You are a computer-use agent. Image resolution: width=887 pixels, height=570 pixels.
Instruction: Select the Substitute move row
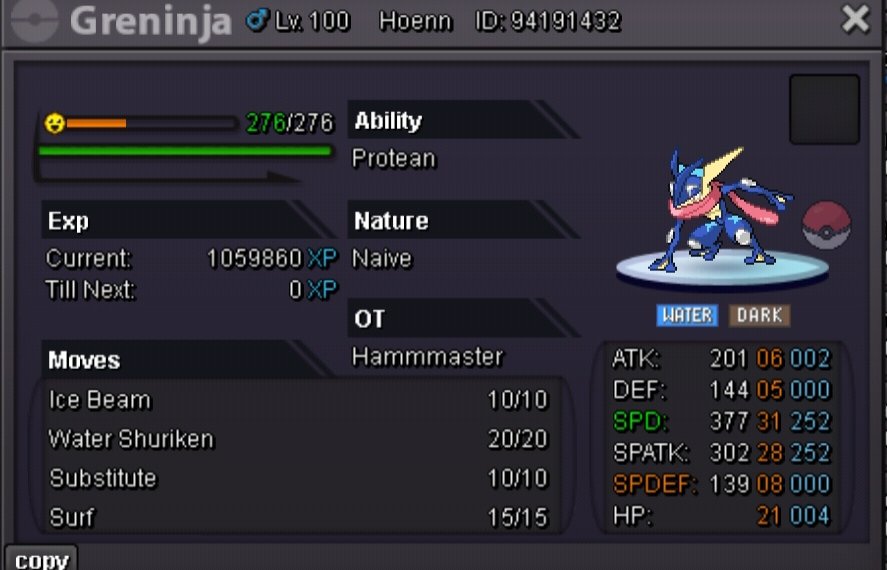(298, 478)
